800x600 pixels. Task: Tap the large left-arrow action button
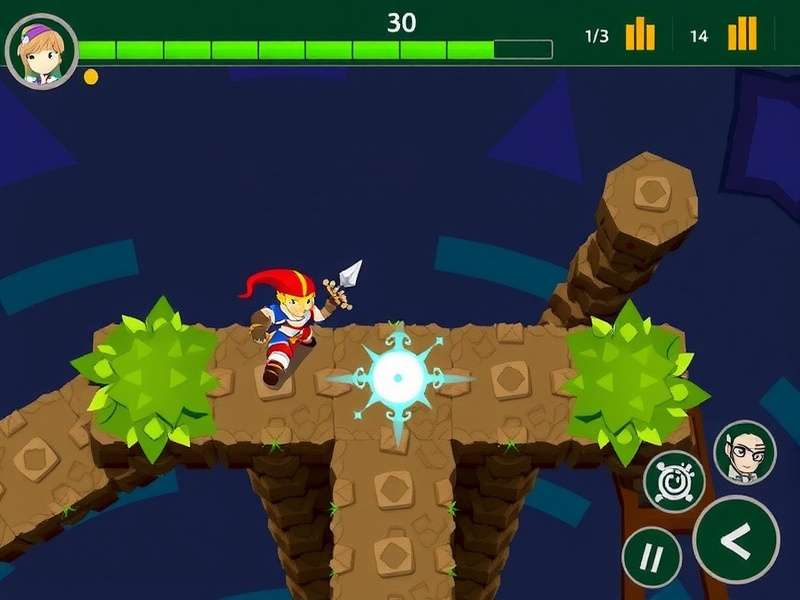[736, 540]
